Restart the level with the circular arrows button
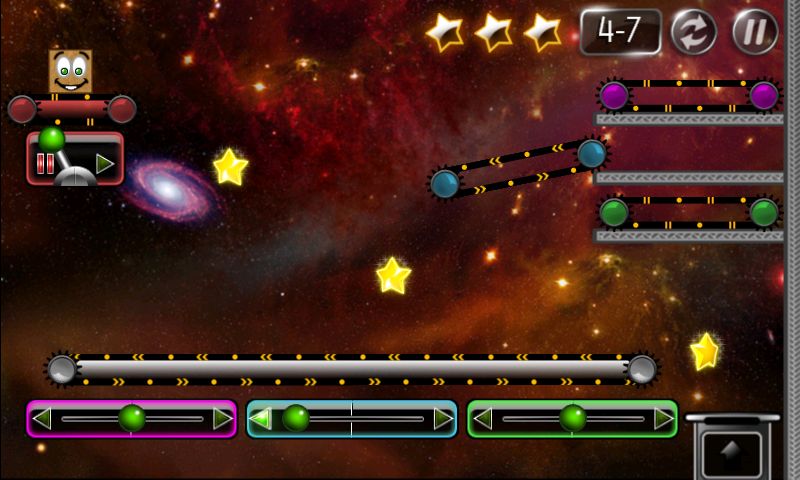The width and height of the screenshot is (800, 480). [x=693, y=32]
